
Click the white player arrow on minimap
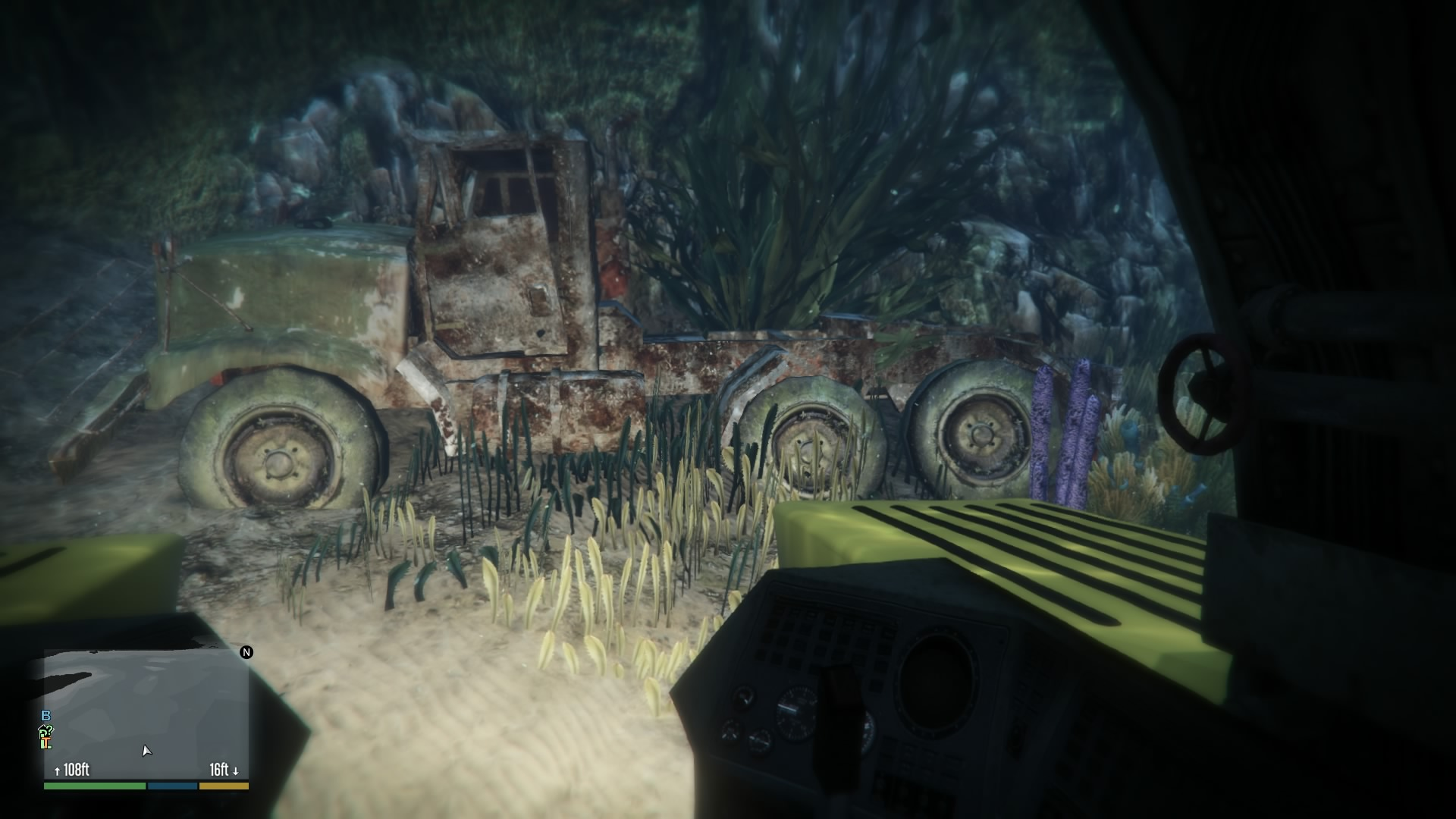[146, 751]
